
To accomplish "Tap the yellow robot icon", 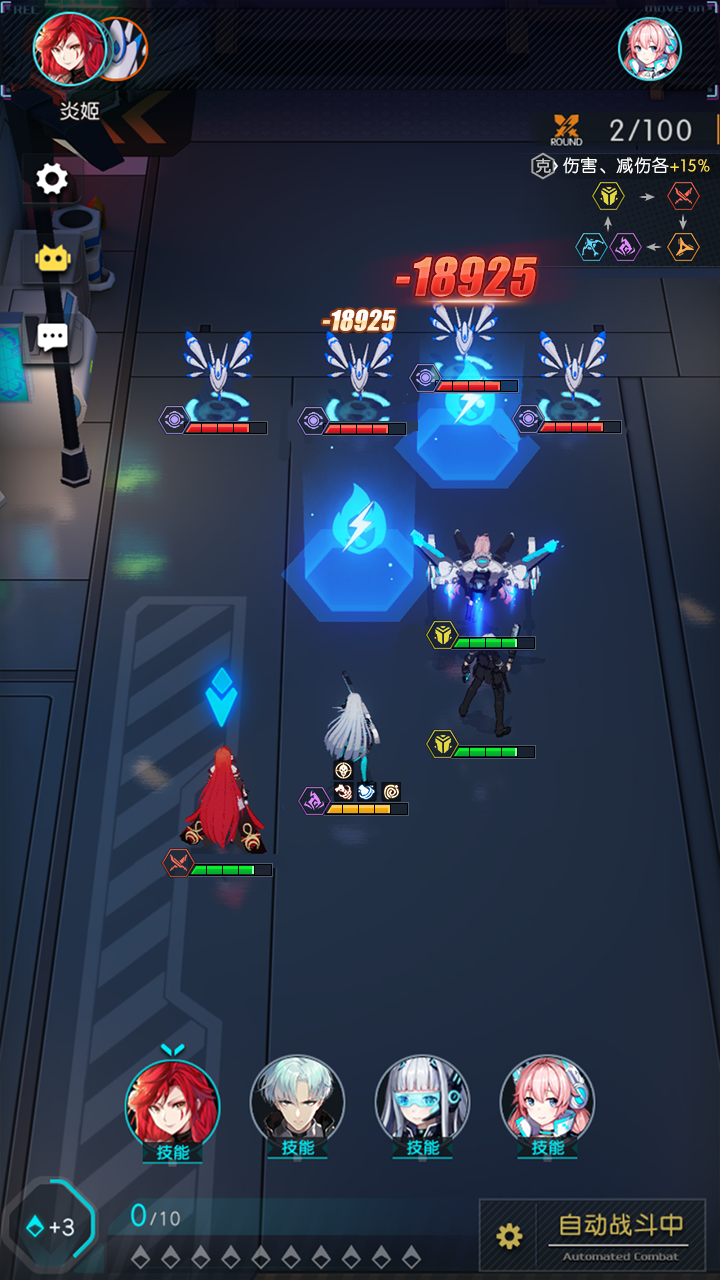I will click(52, 259).
